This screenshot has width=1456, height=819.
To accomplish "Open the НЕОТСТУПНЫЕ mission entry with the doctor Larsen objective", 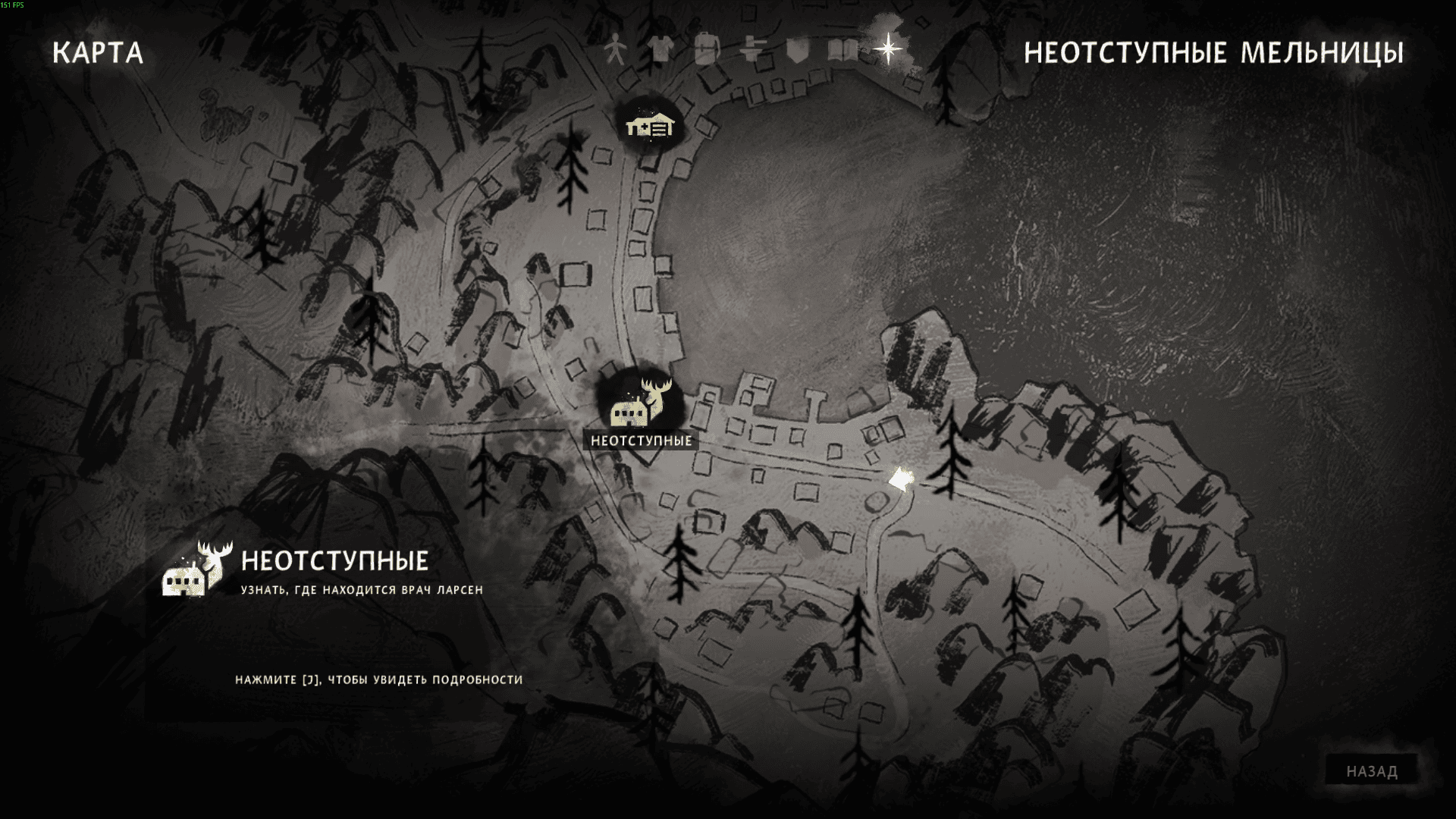I will tap(334, 572).
